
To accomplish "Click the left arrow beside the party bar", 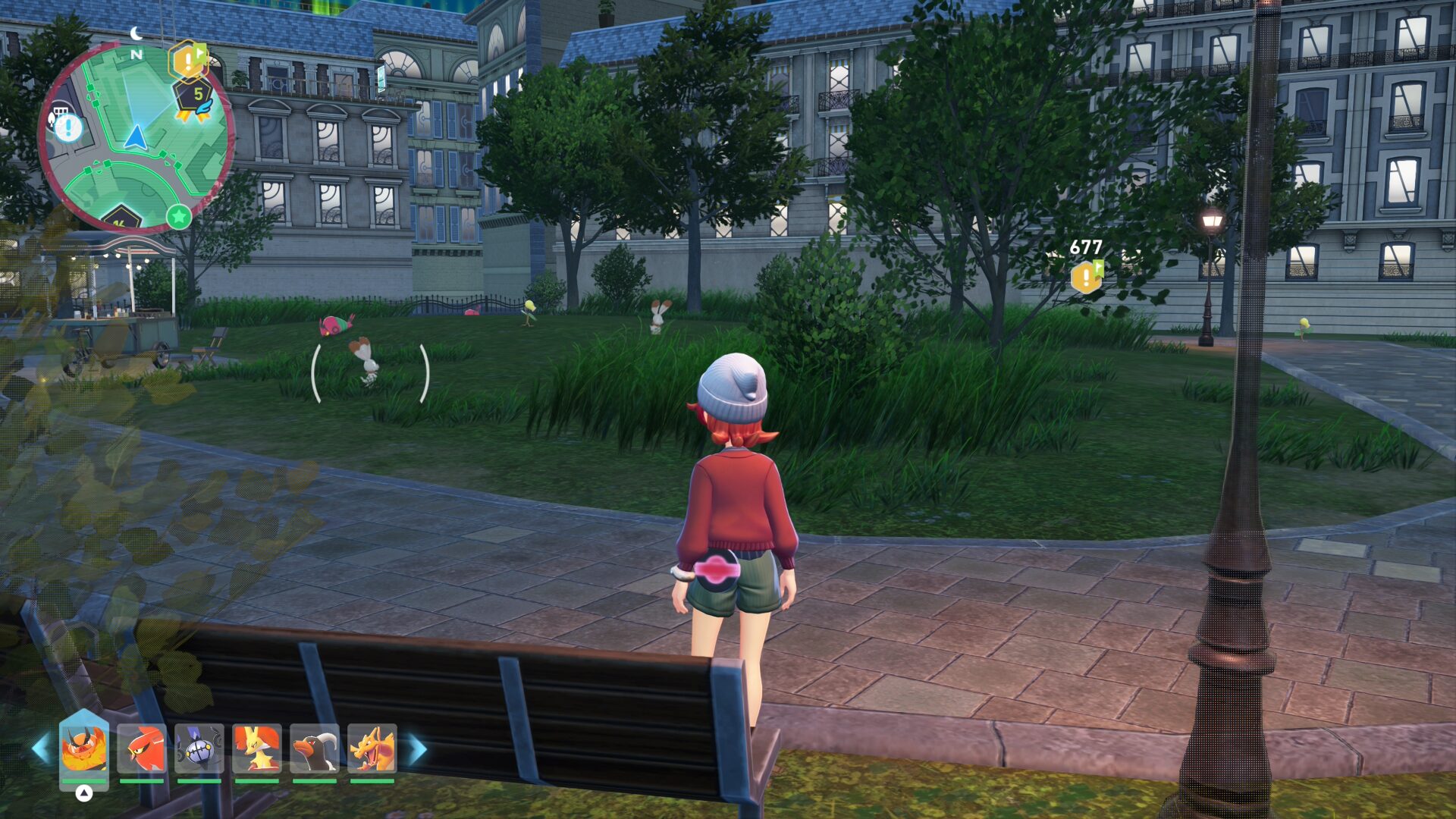I will click(40, 748).
